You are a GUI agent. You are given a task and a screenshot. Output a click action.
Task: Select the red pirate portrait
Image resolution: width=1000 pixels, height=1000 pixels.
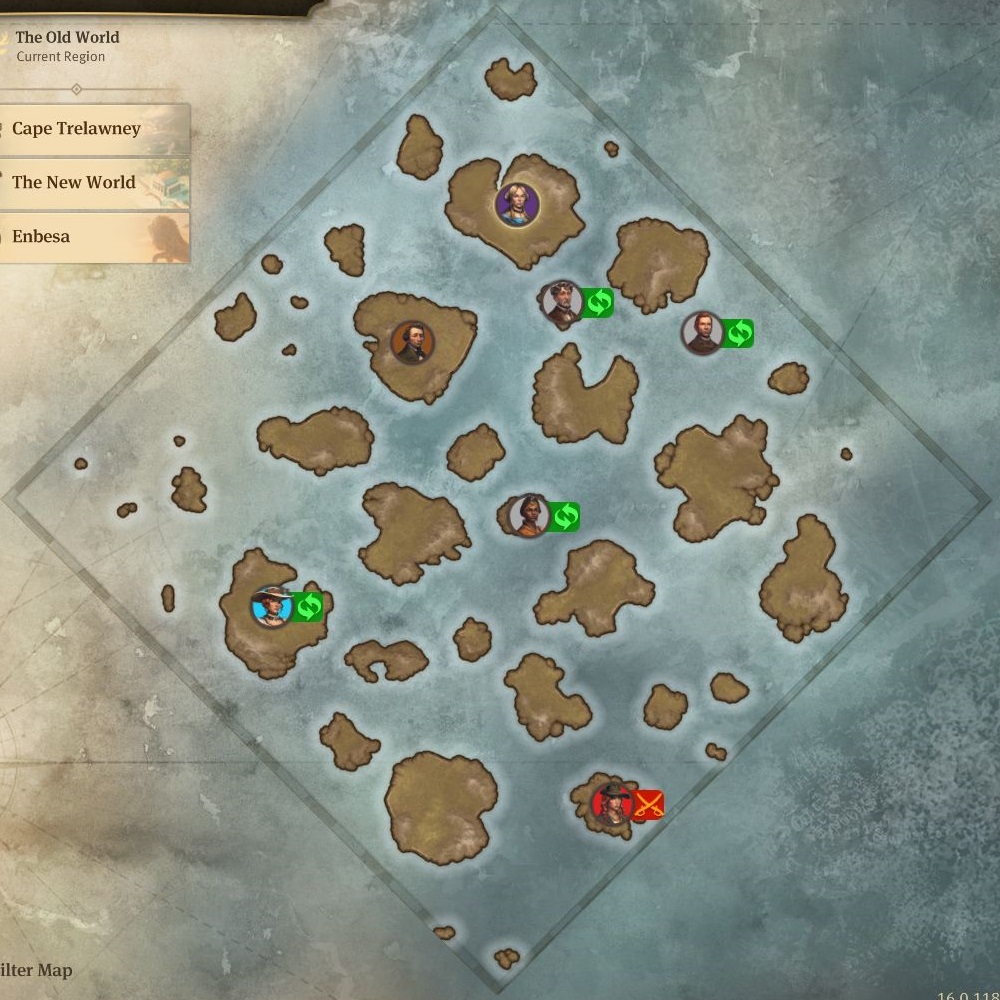point(611,803)
